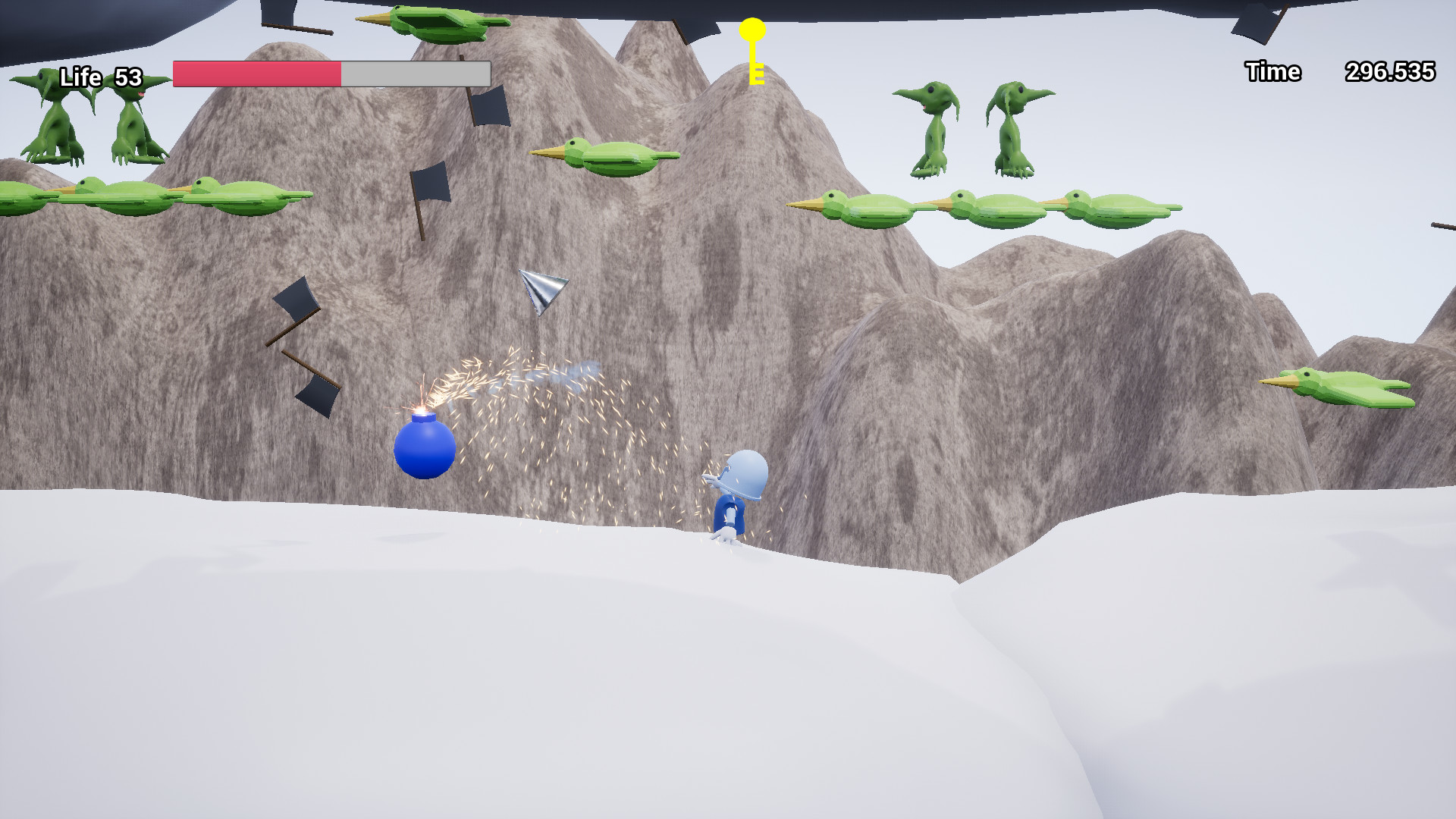Click the Life label in the top-left corner
1456x819 pixels.
[x=83, y=77]
